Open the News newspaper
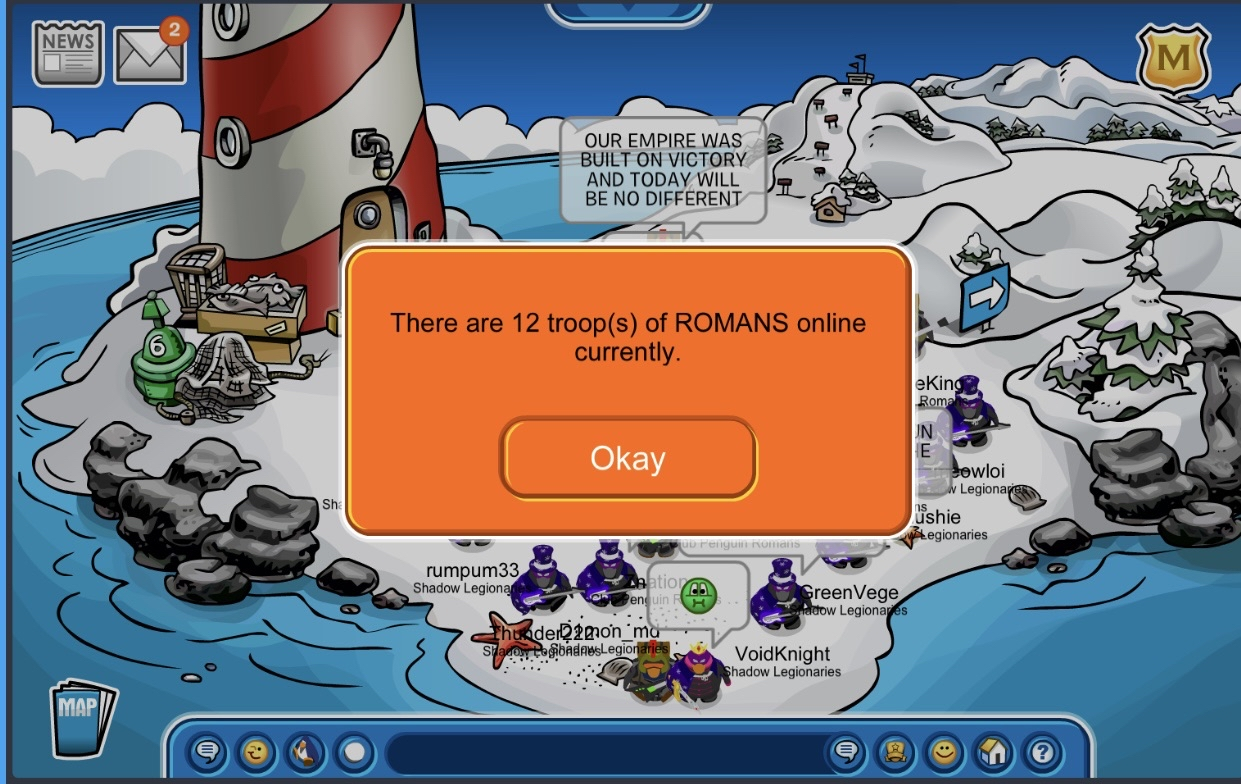 [x=68, y=52]
